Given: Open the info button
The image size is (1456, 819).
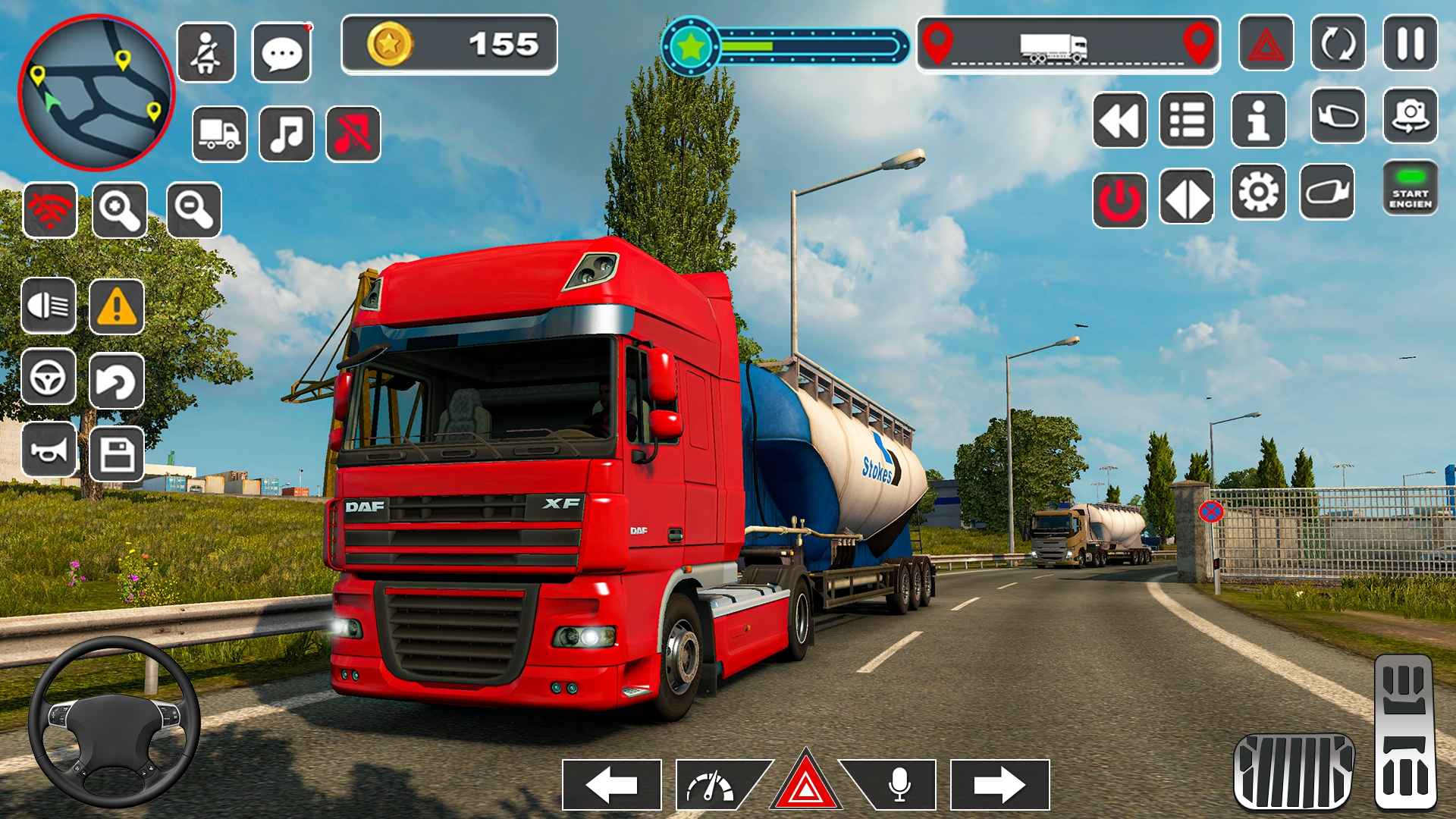Looking at the screenshot, I should pos(1258,120).
